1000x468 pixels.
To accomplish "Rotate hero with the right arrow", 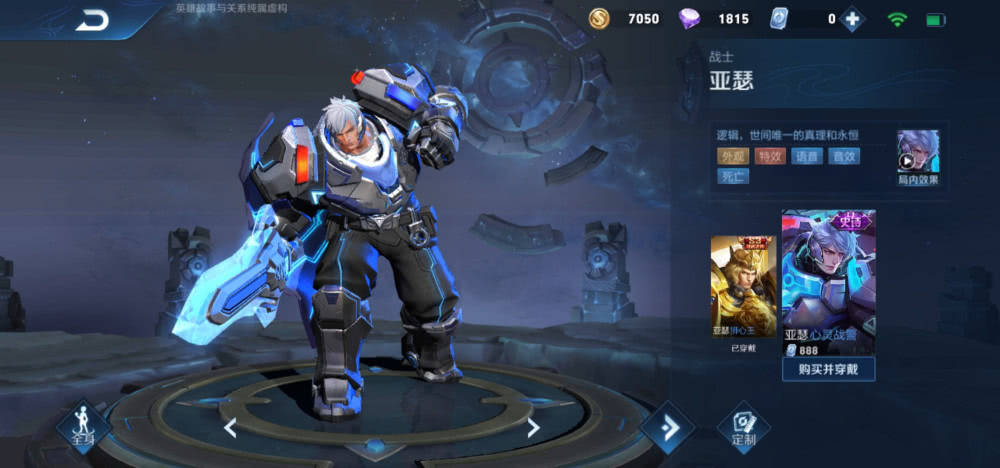I will [x=533, y=428].
